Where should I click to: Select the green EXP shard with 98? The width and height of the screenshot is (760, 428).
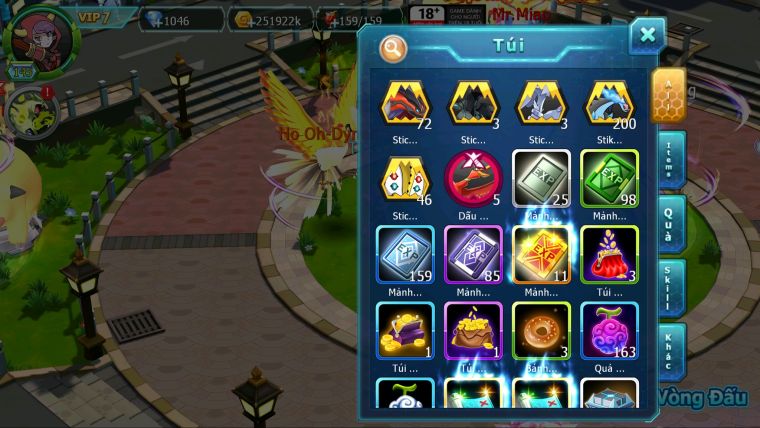click(x=609, y=178)
